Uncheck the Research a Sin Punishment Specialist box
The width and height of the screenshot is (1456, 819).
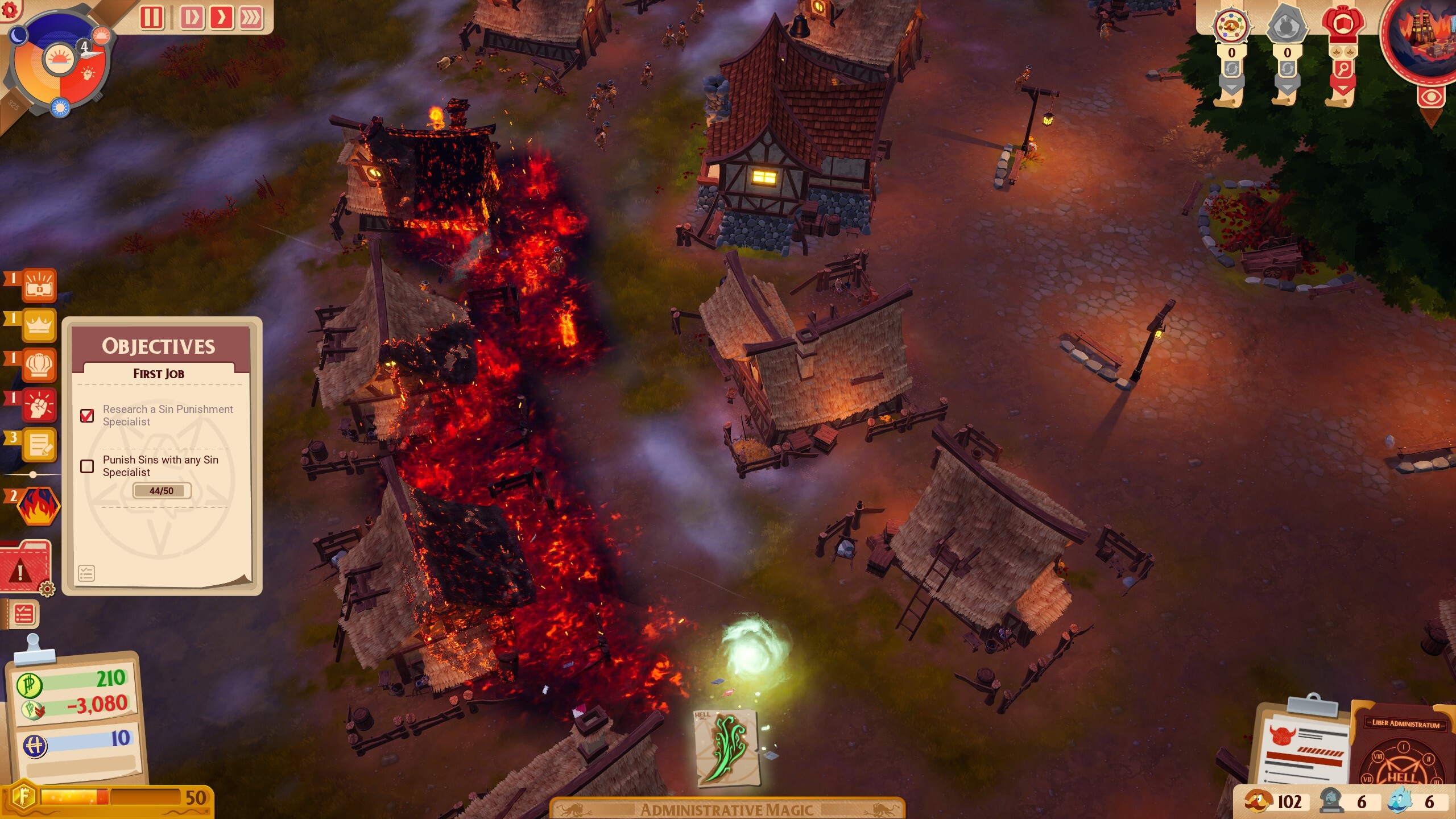click(x=86, y=416)
